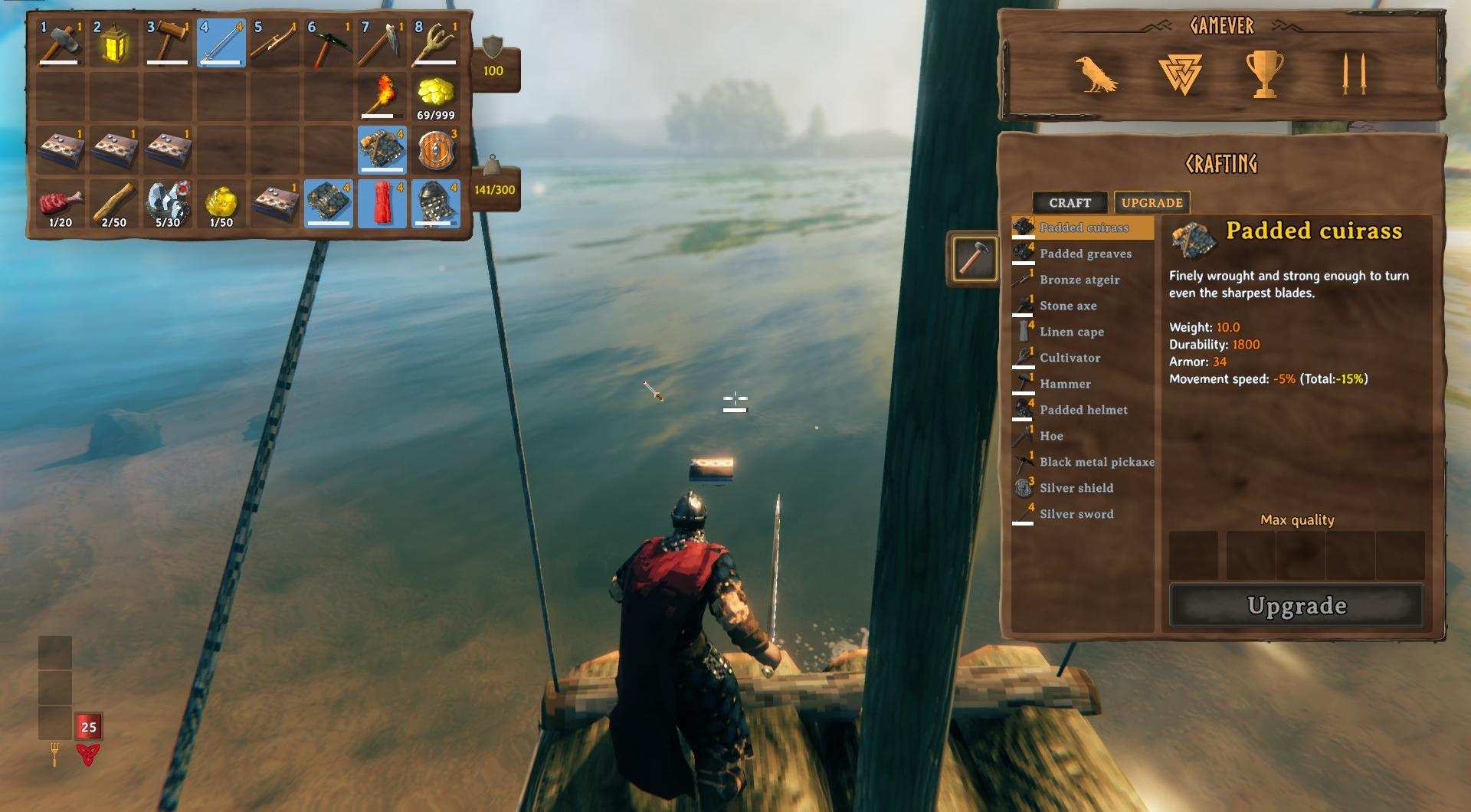Select Padded greaves in recipe list
The width and height of the screenshot is (1471, 812).
(1085, 254)
